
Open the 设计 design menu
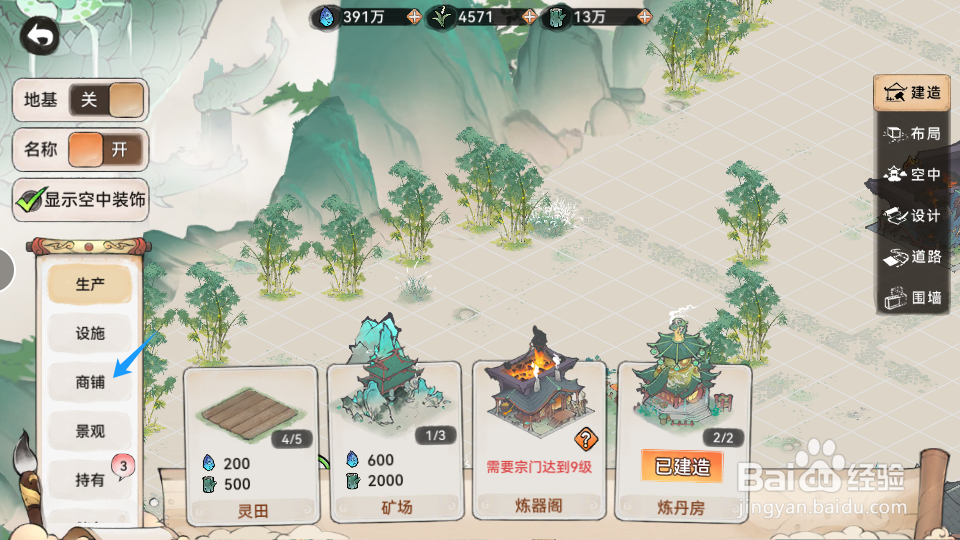(912, 216)
